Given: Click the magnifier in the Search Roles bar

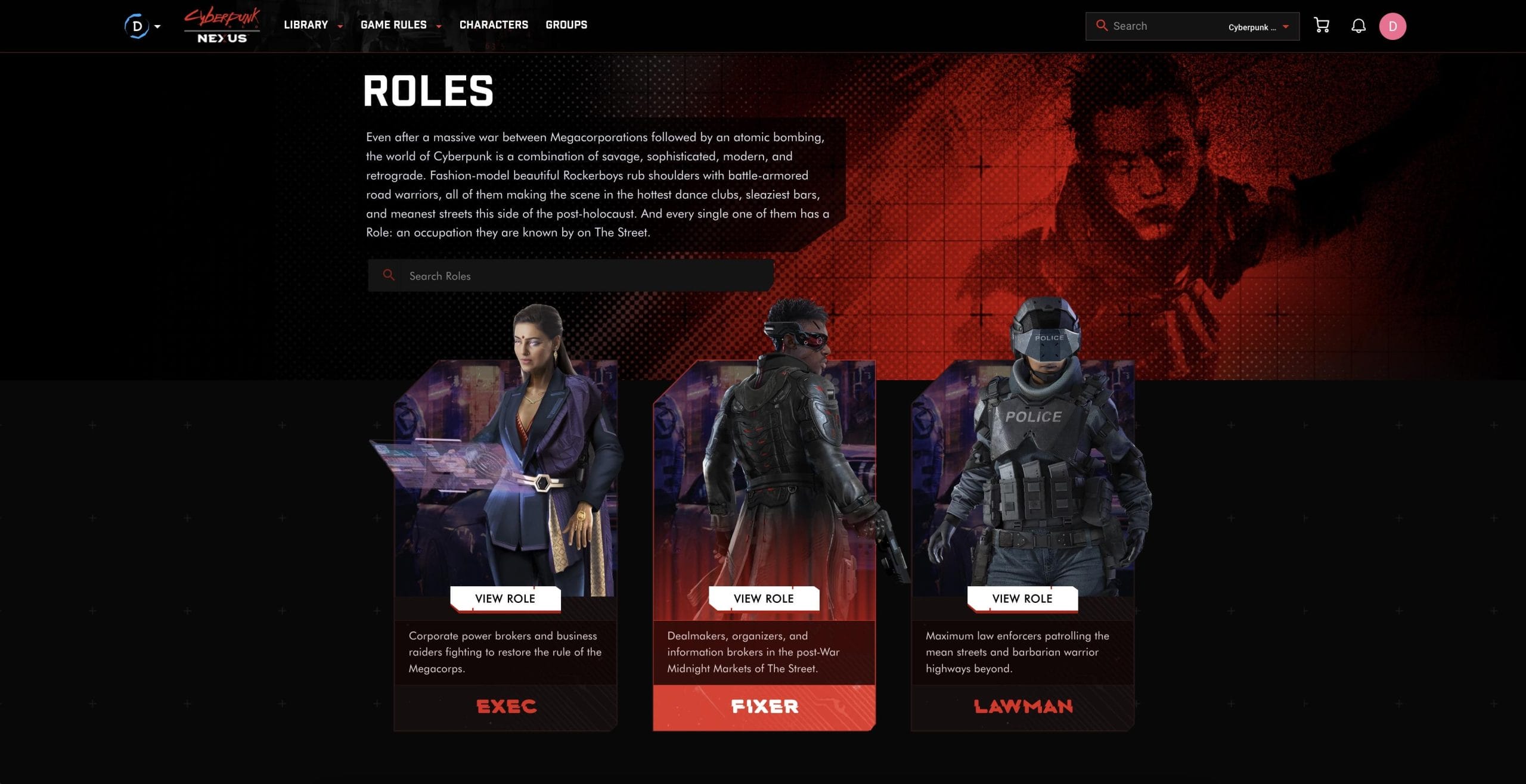Looking at the screenshot, I should 390,275.
